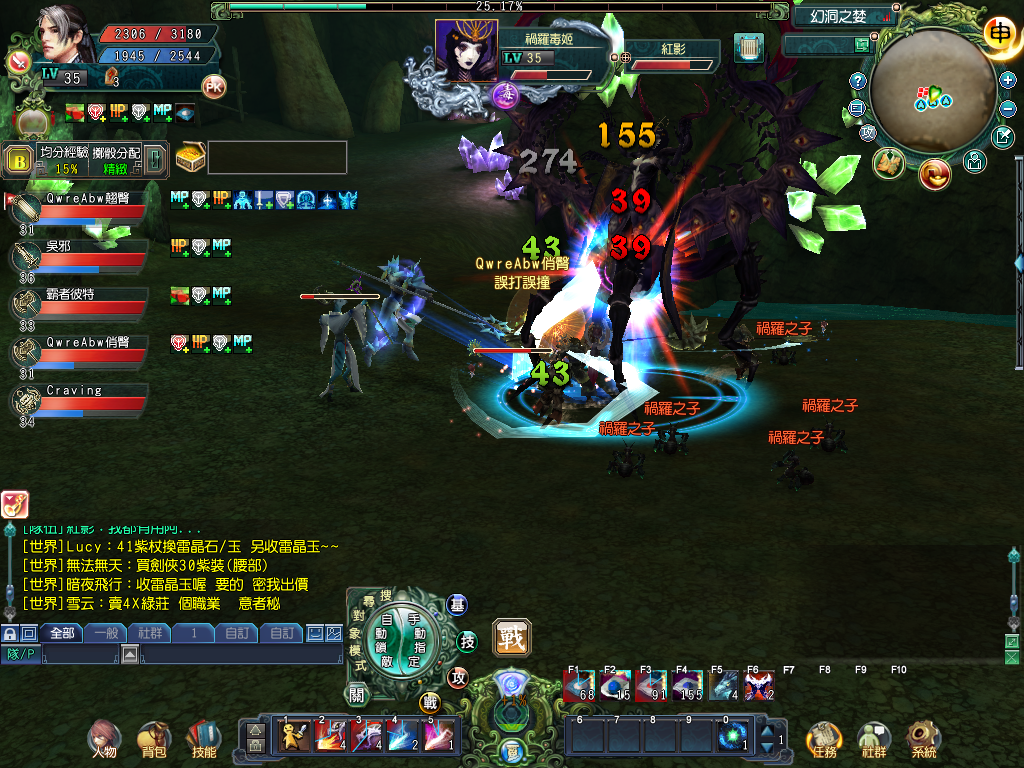The image size is (1024, 768).
Task: Switch chat to the 一般 tab
Action: [105, 633]
